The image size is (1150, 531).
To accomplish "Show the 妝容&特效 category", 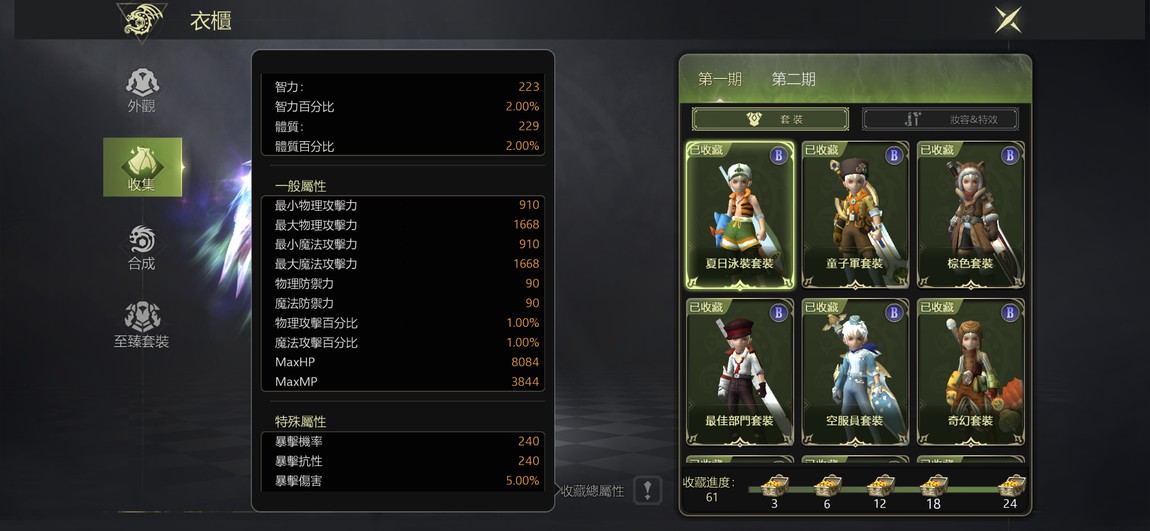I will (x=940, y=119).
